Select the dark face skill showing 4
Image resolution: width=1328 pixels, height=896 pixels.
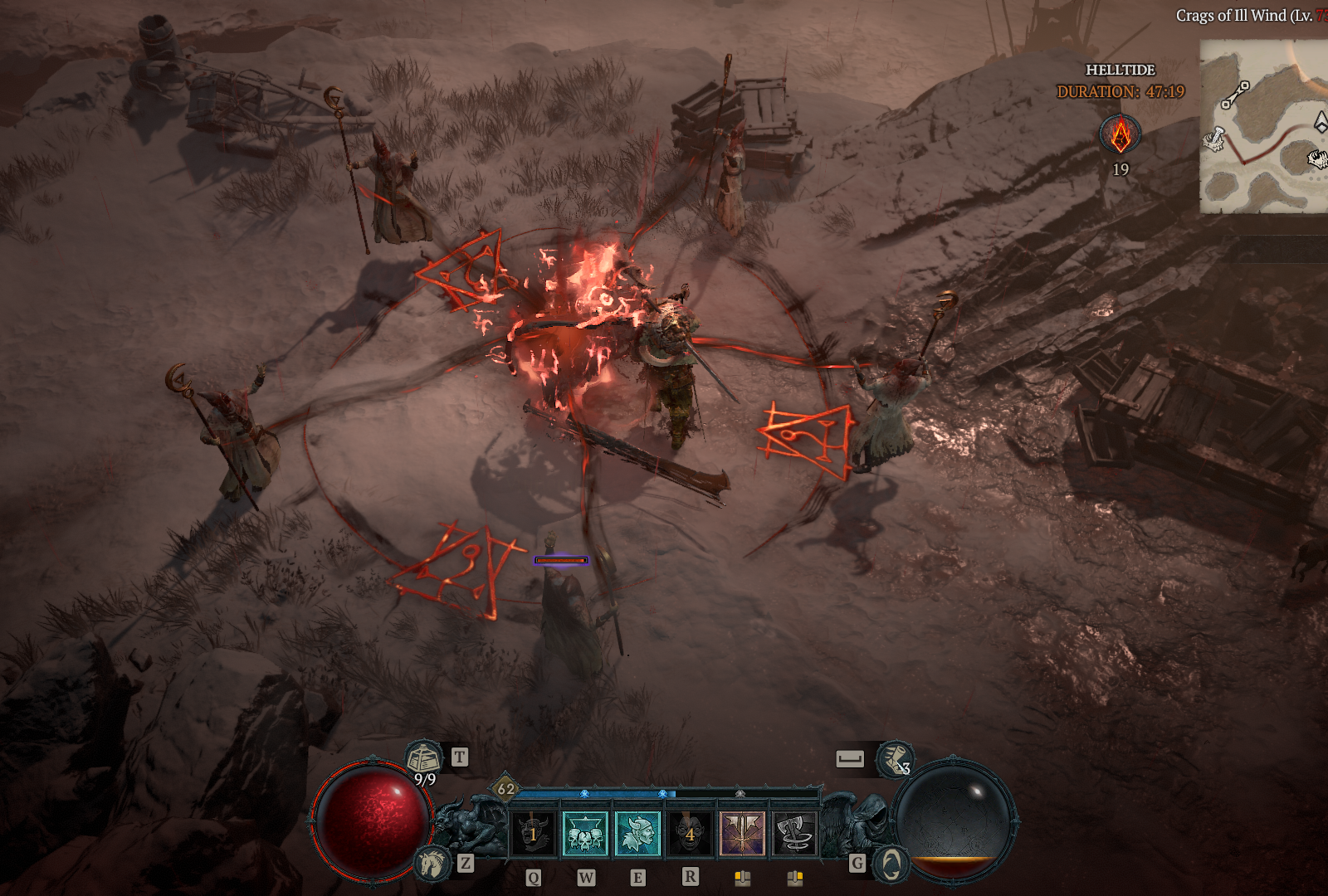(690, 833)
